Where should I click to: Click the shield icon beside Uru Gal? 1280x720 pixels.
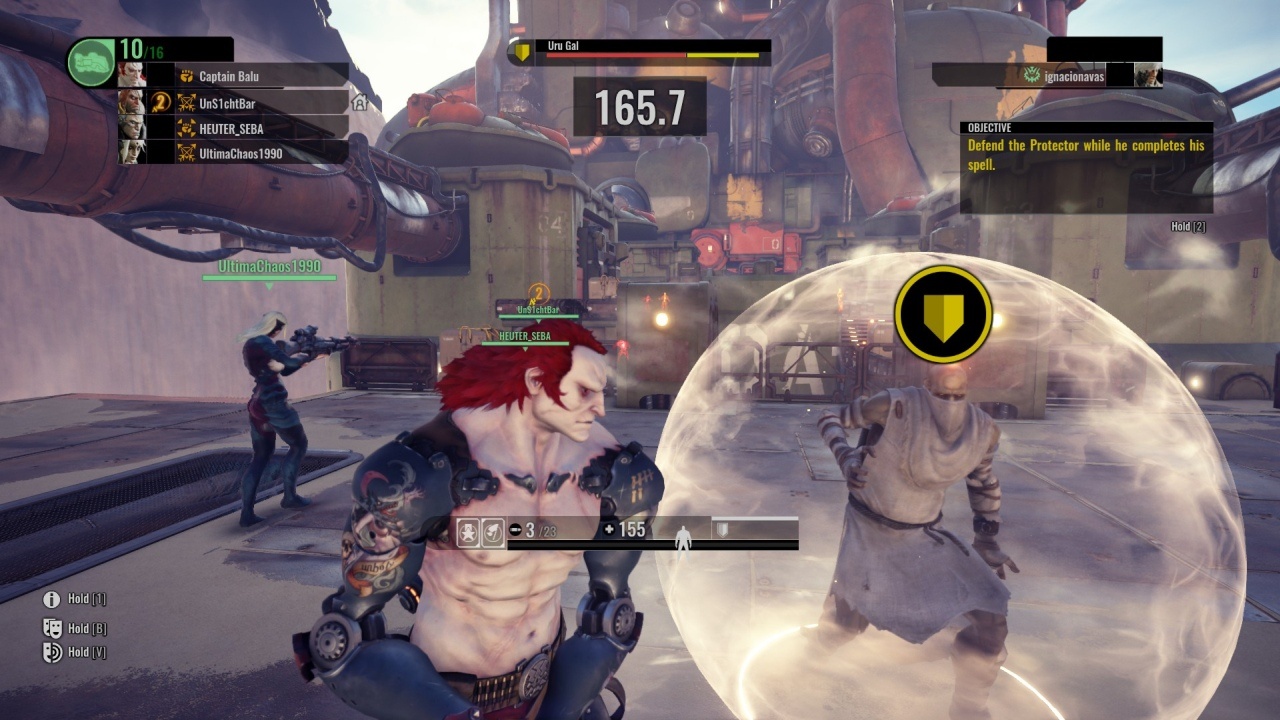pyautogui.click(x=521, y=52)
